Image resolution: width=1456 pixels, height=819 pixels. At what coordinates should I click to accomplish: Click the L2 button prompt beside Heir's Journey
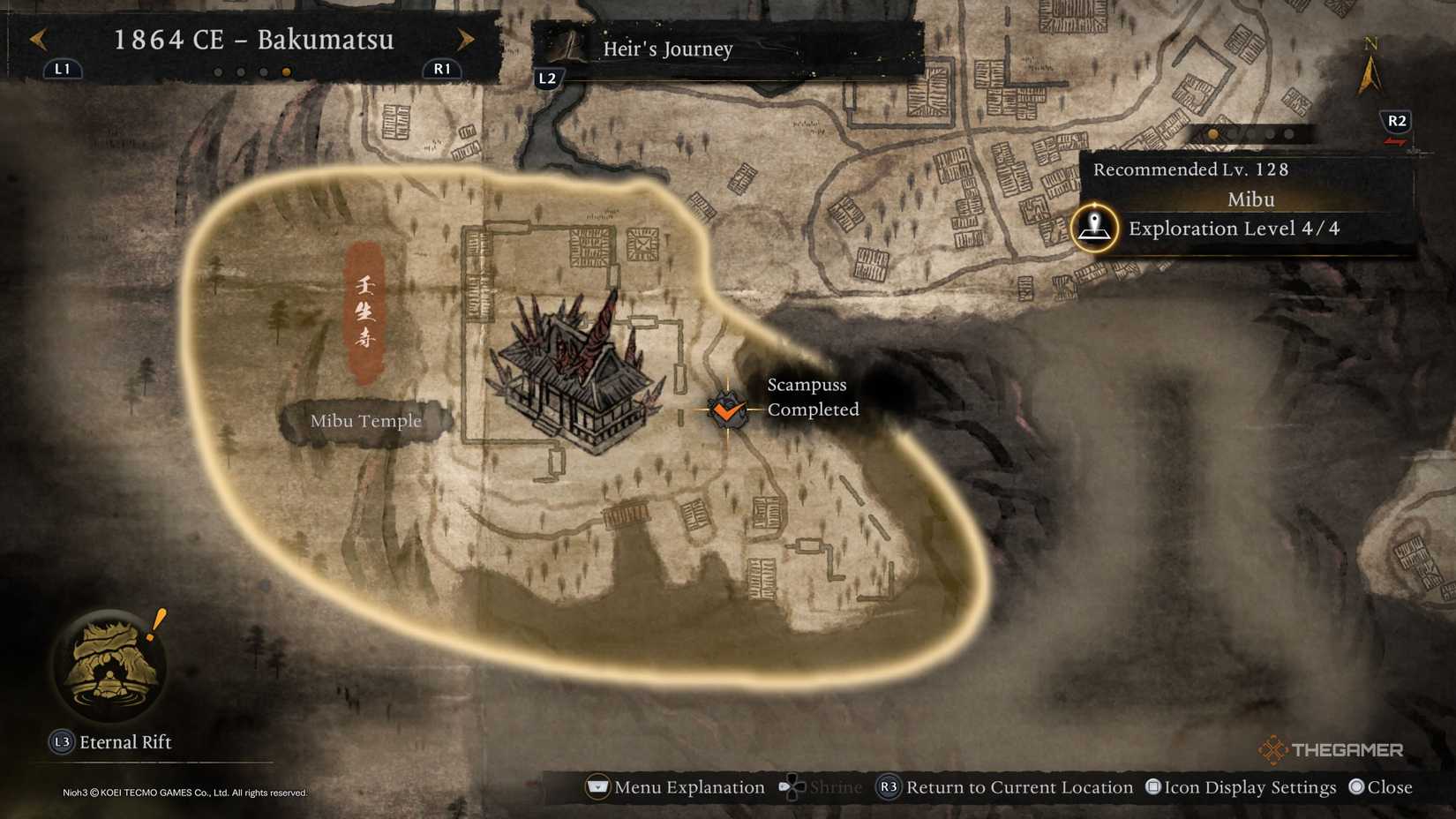[x=548, y=78]
